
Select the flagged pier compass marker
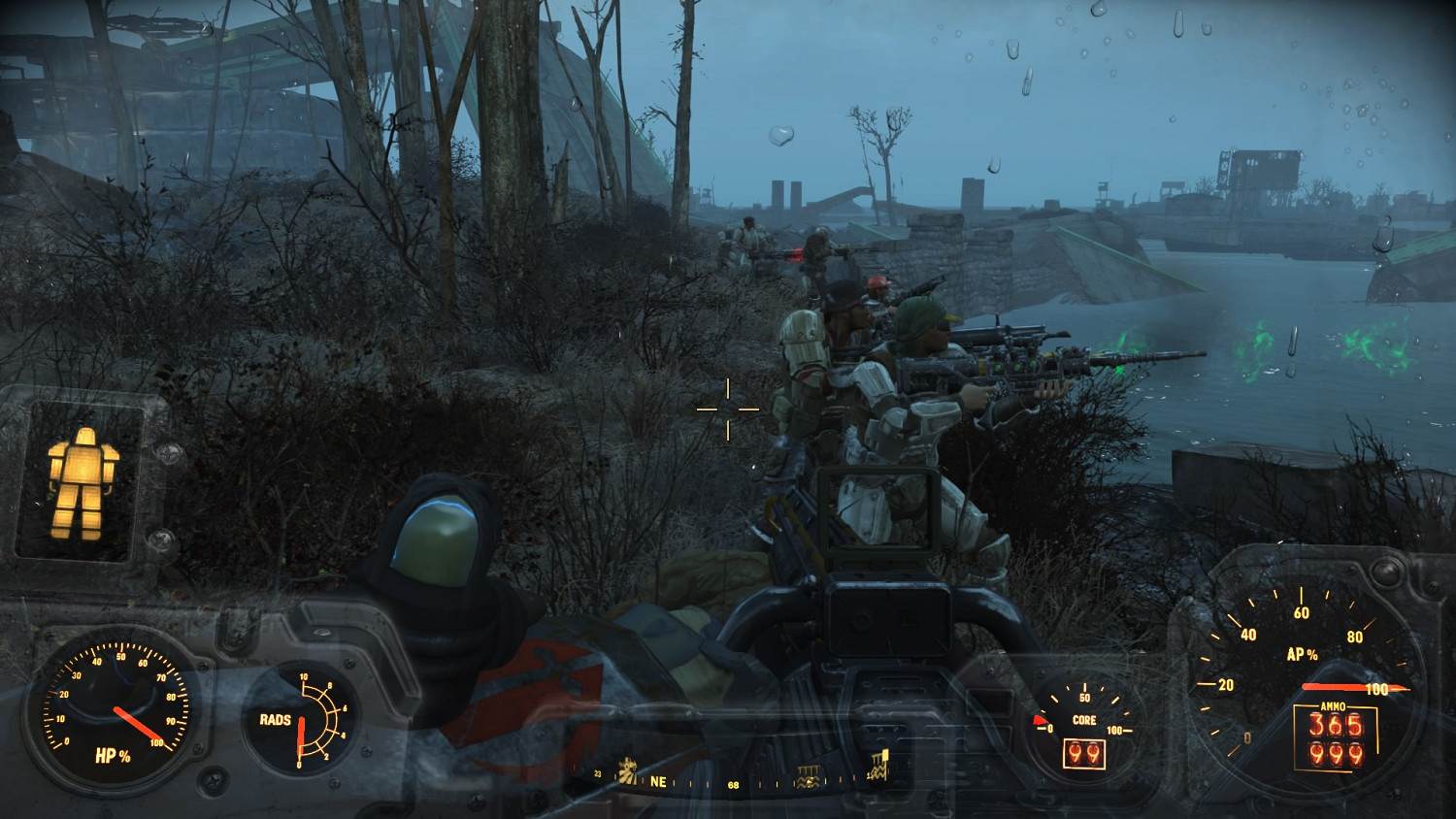click(878, 766)
